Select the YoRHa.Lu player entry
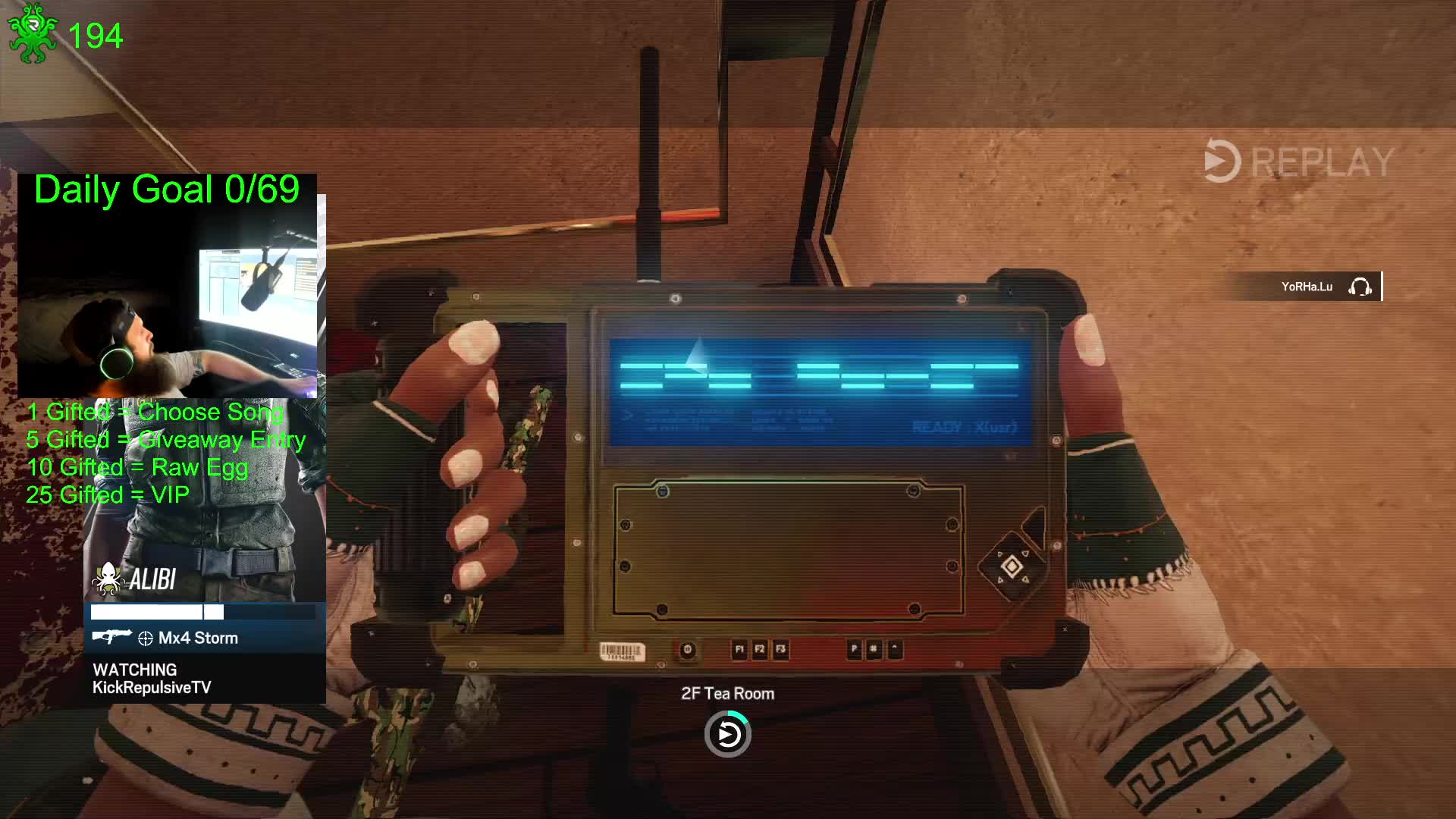The image size is (1456, 819). (x=1306, y=287)
